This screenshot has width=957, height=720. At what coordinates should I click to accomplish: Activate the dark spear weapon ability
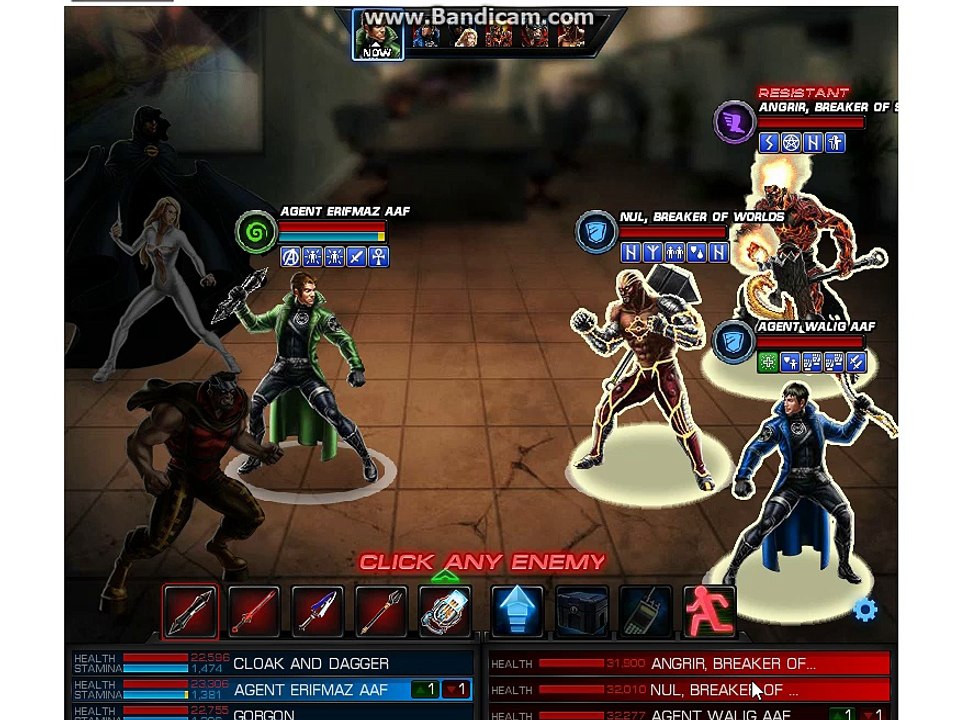click(381, 611)
